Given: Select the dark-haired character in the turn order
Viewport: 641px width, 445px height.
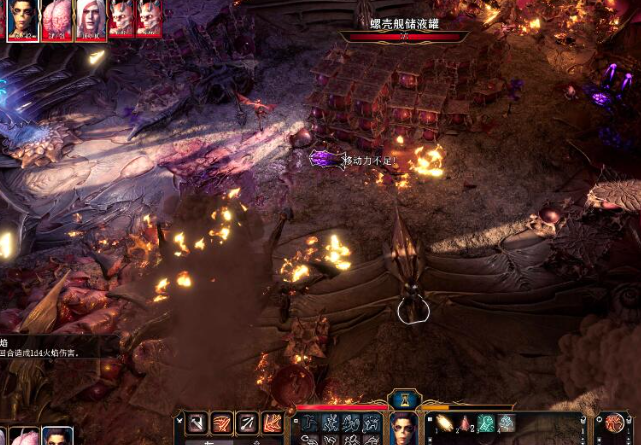Looking at the screenshot, I should point(23,19).
